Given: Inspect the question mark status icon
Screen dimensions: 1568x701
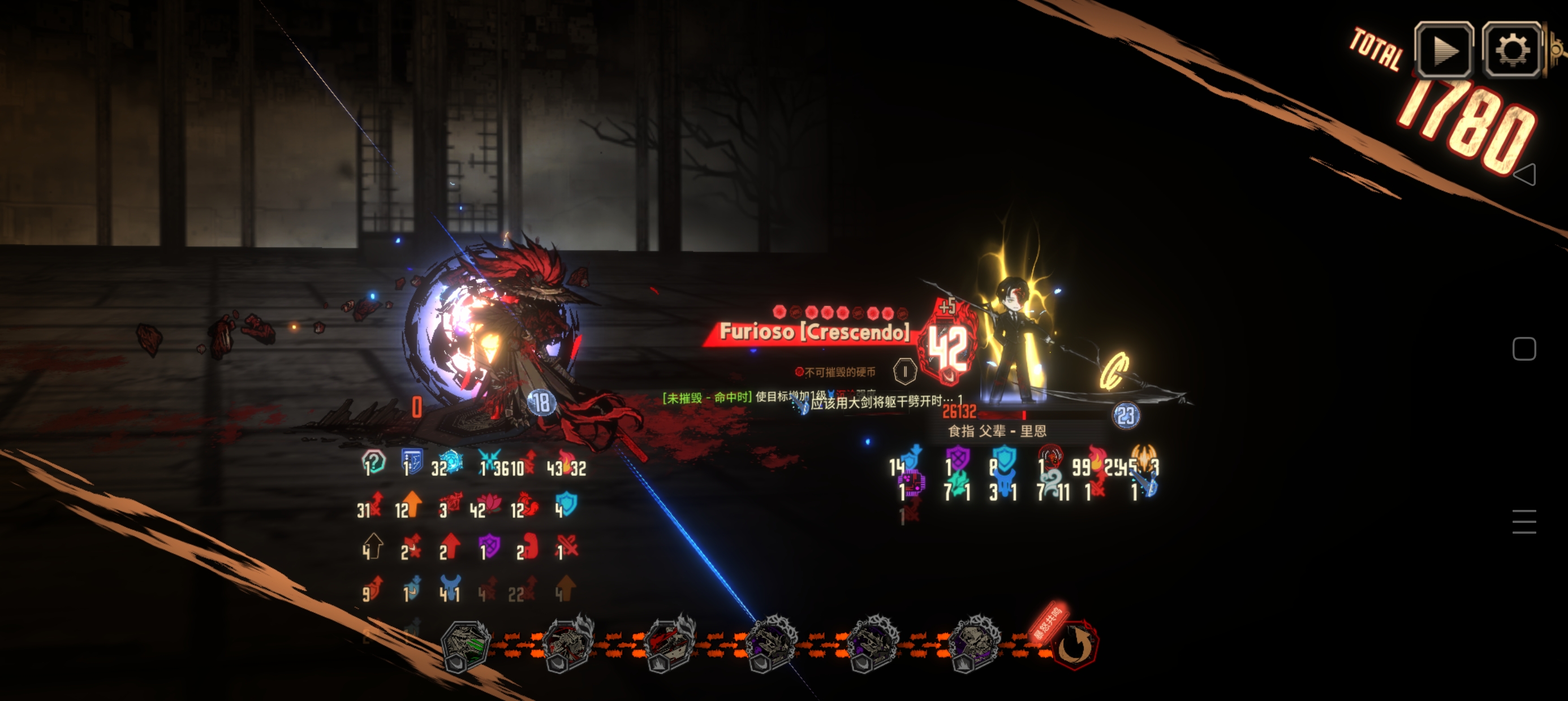Looking at the screenshot, I should click(x=373, y=462).
